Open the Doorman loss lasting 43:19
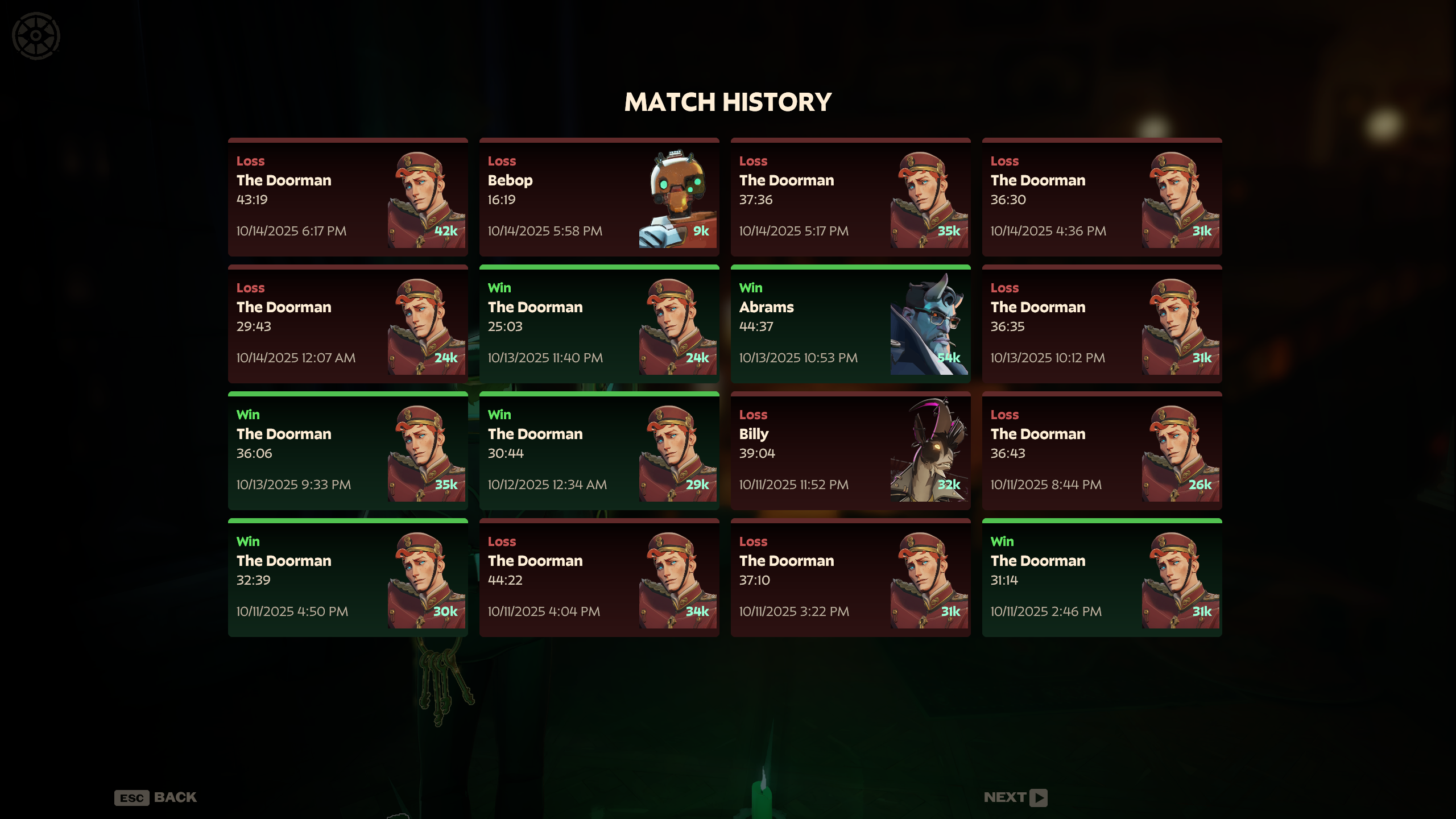 pyautogui.click(x=348, y=197)
